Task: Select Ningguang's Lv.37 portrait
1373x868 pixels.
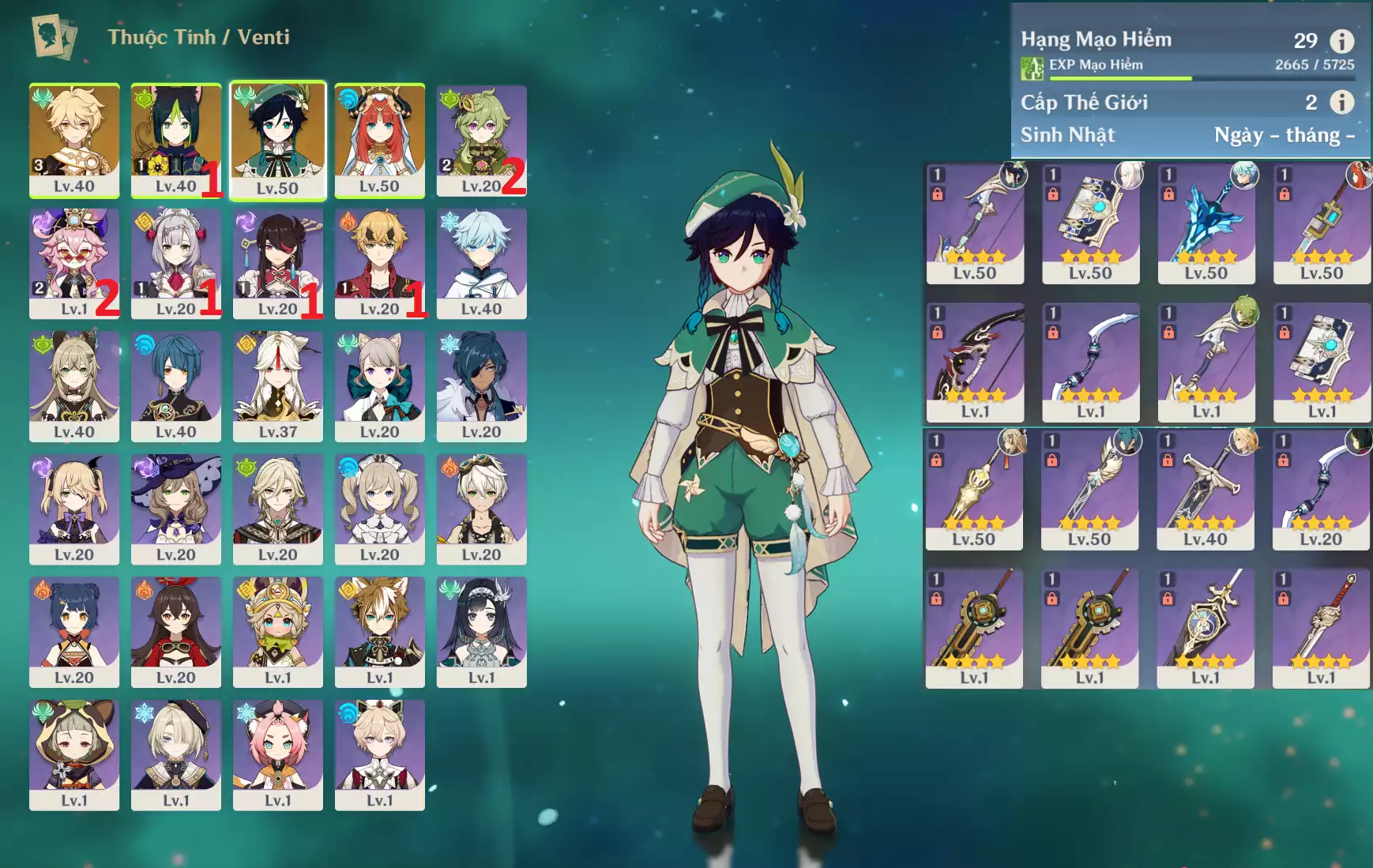Action: 277,386
